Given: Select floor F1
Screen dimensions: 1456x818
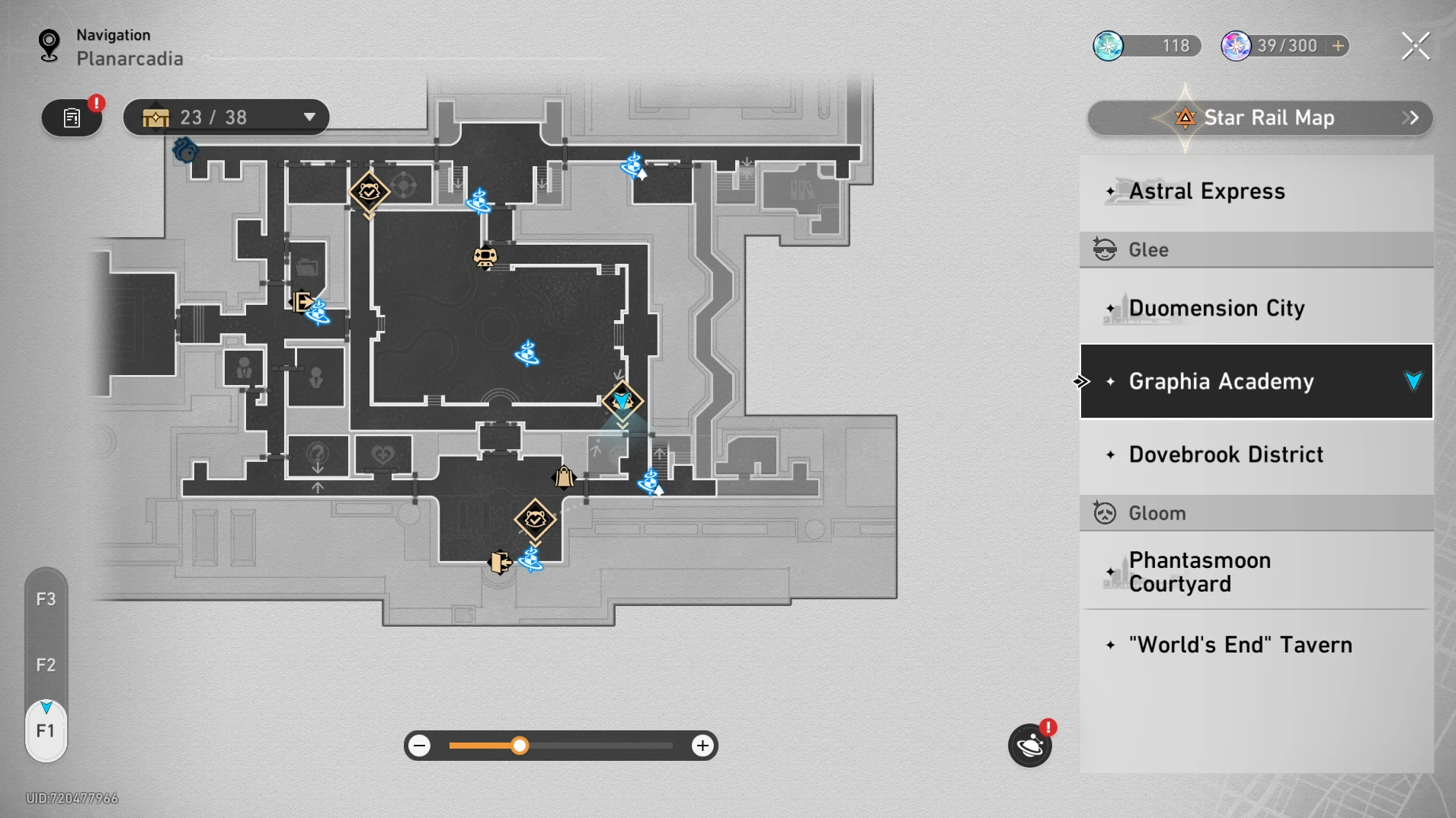Looking at the screenshot, I should [x=46, y=731].
